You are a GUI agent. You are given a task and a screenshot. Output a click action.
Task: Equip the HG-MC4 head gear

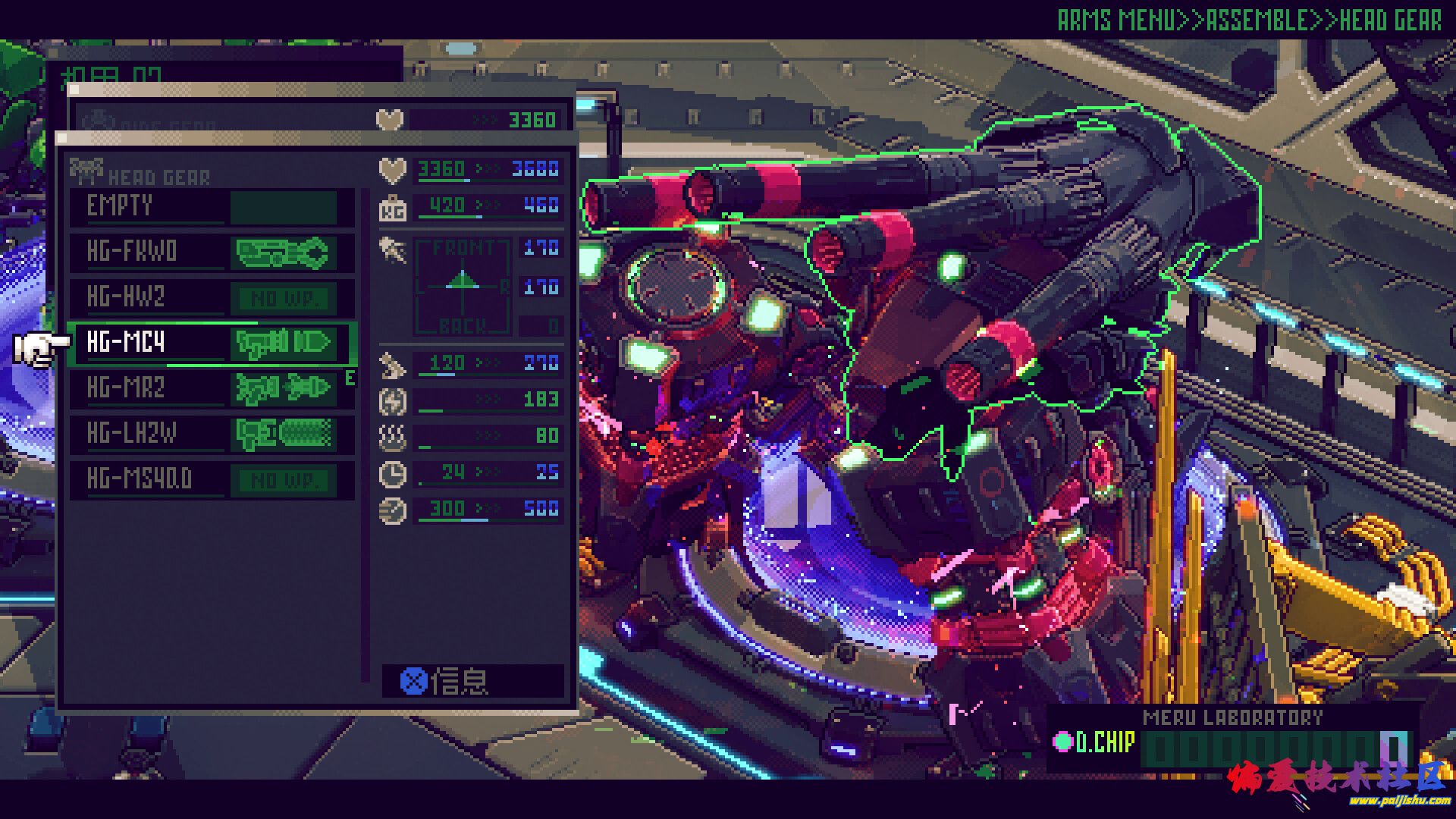coord(211,343)
